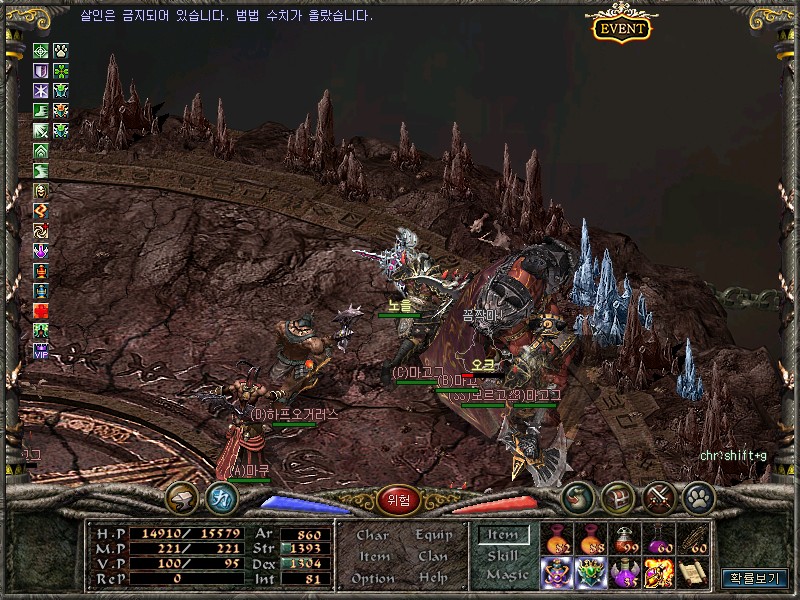Switch to the Magic quickslot tab

(506, 575)
